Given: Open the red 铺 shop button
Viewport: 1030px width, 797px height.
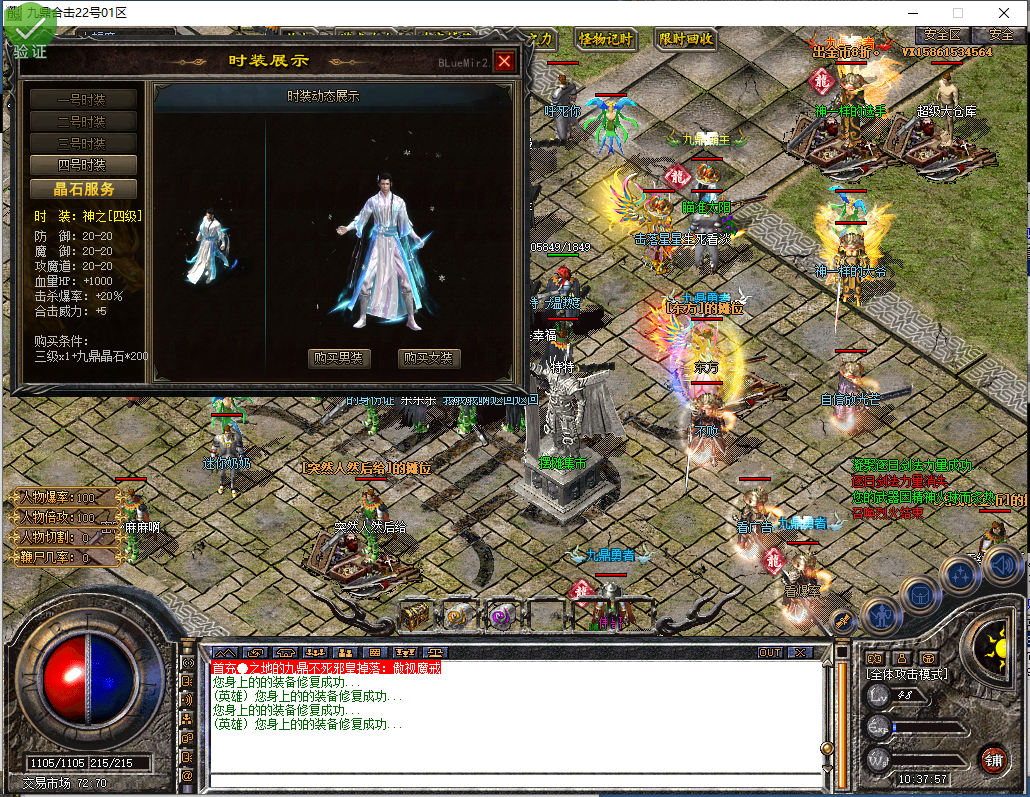Looking at the screenshot, I should 992,758.
